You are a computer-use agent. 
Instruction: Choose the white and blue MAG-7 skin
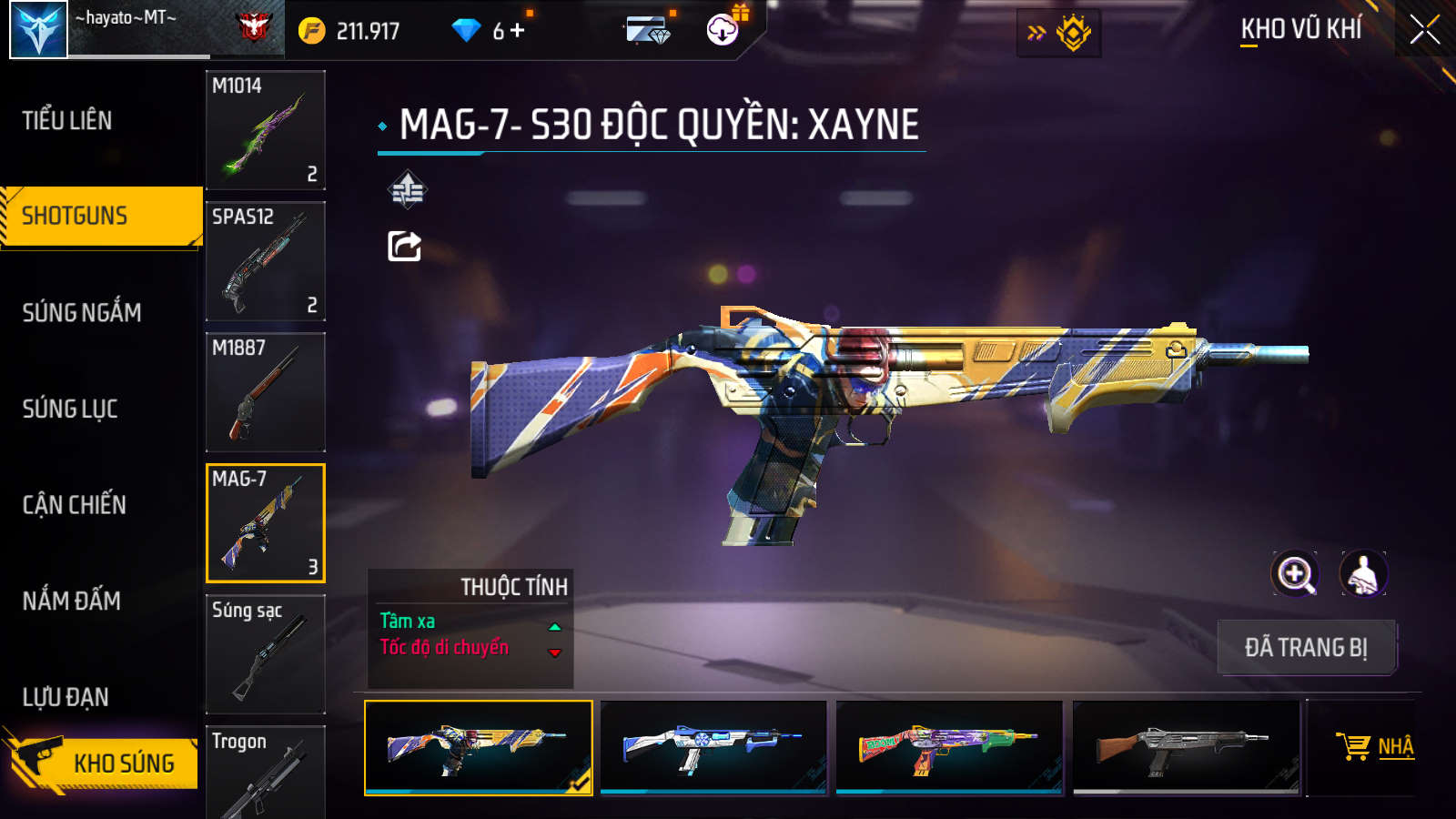point(713,747)
